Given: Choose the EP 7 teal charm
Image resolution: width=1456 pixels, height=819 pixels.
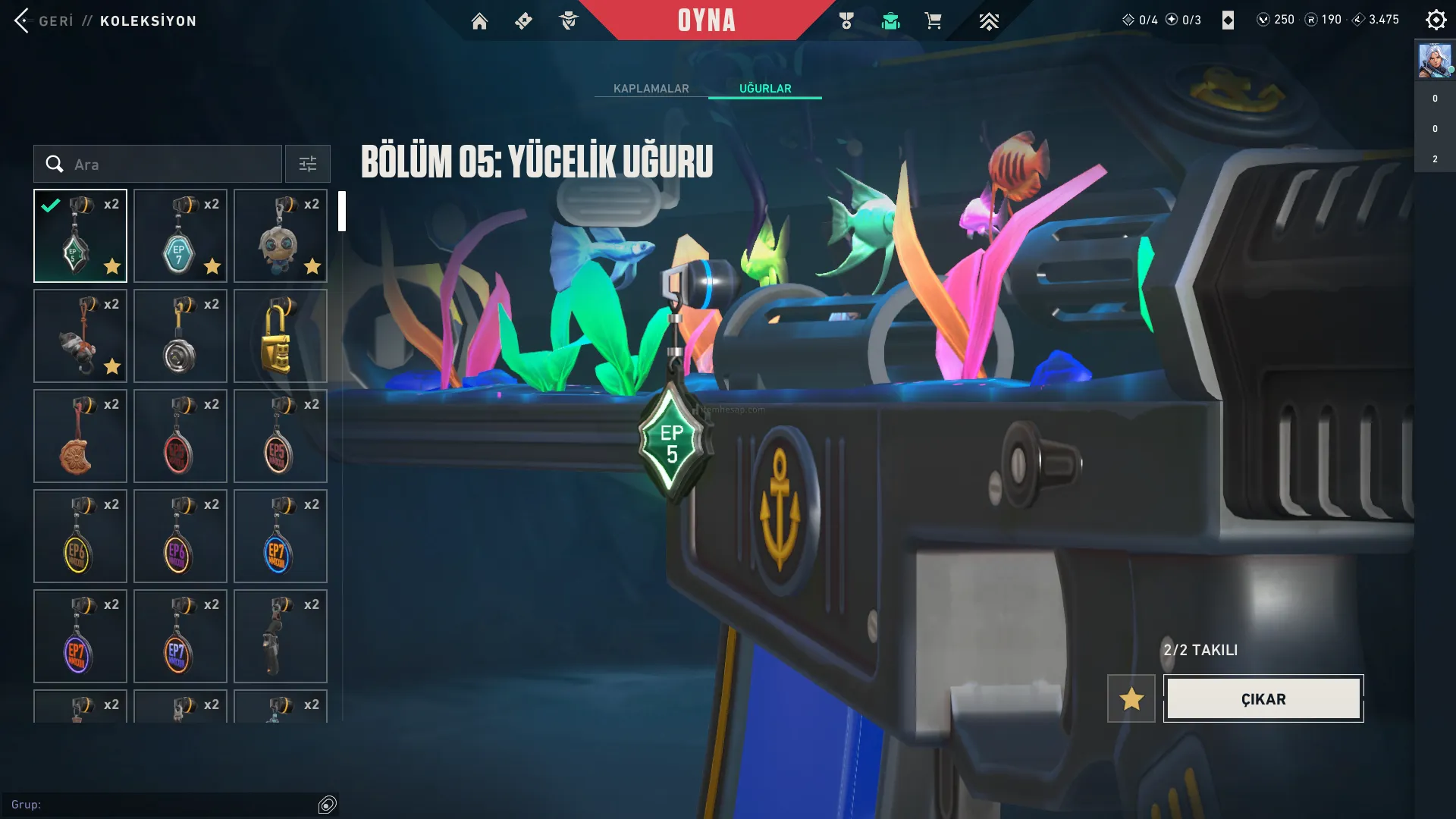Looking at the screenshot, I should tap(180, 236).
